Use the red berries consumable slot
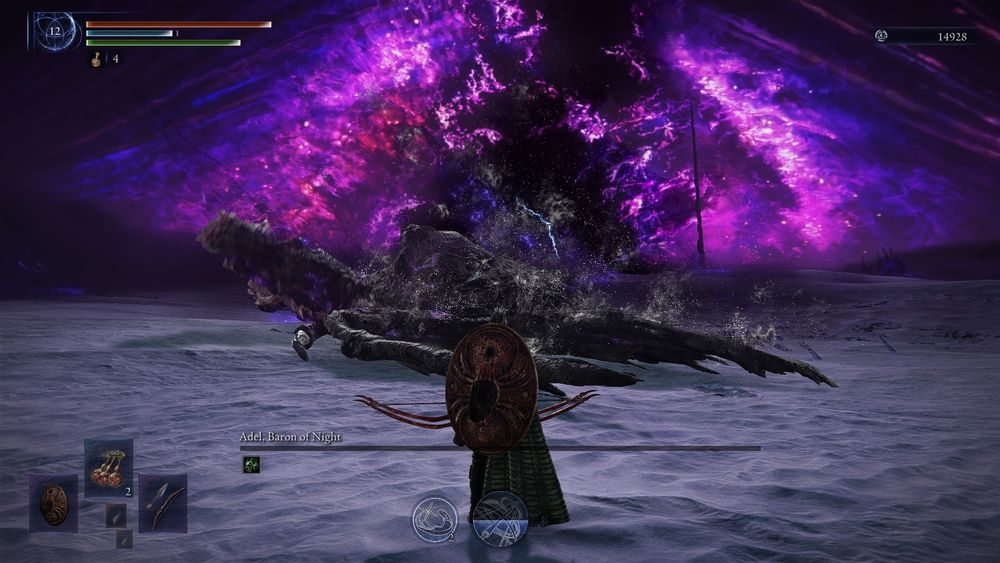Screen dimensions: 1000x563 tap(108, 467)
